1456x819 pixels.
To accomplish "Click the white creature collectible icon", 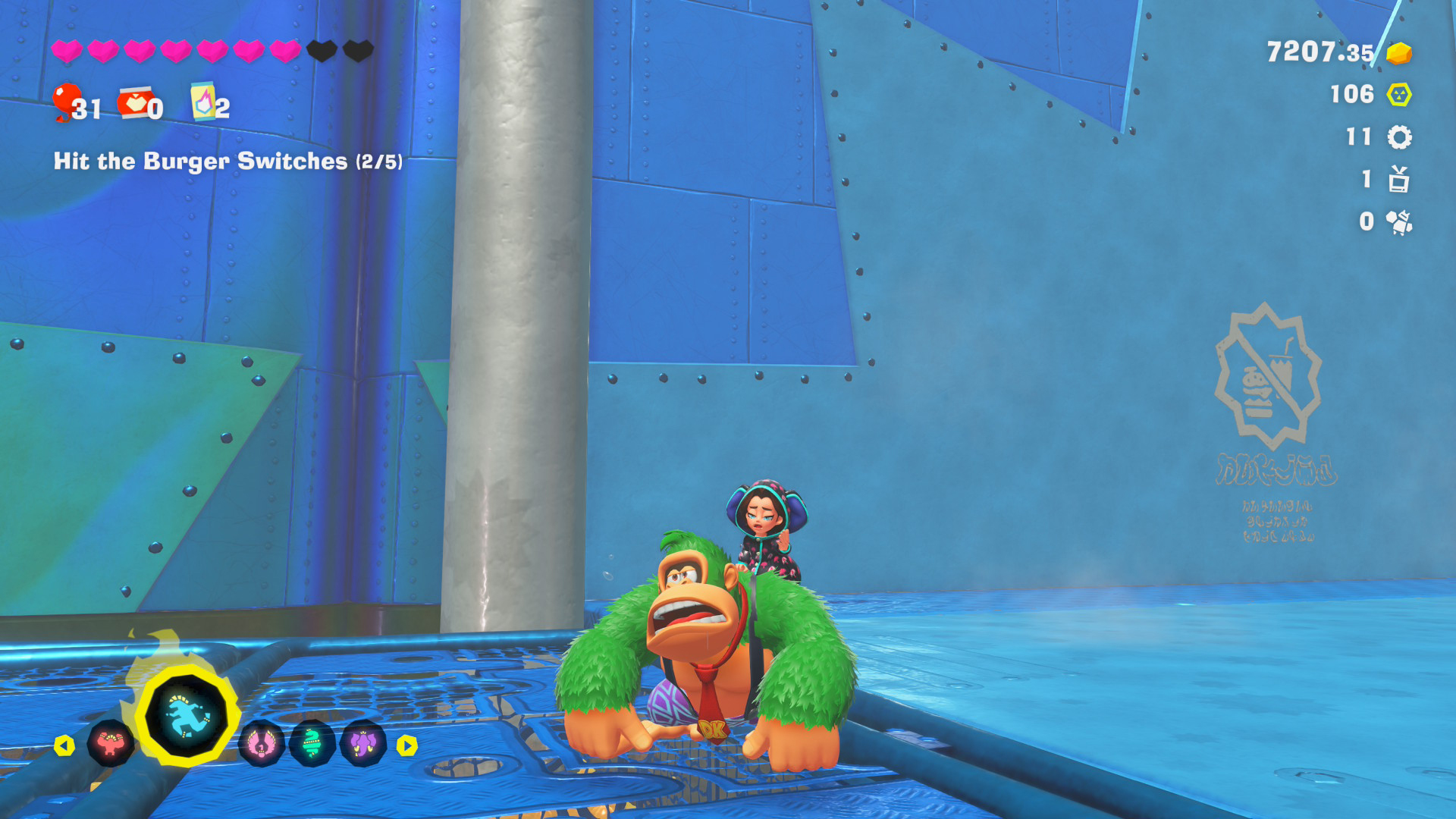I will [1398, 222].
